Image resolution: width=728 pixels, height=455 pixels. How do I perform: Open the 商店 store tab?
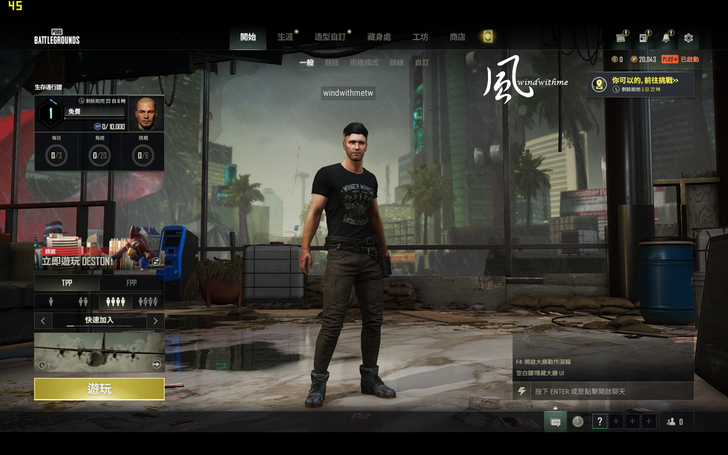[457, 37]
